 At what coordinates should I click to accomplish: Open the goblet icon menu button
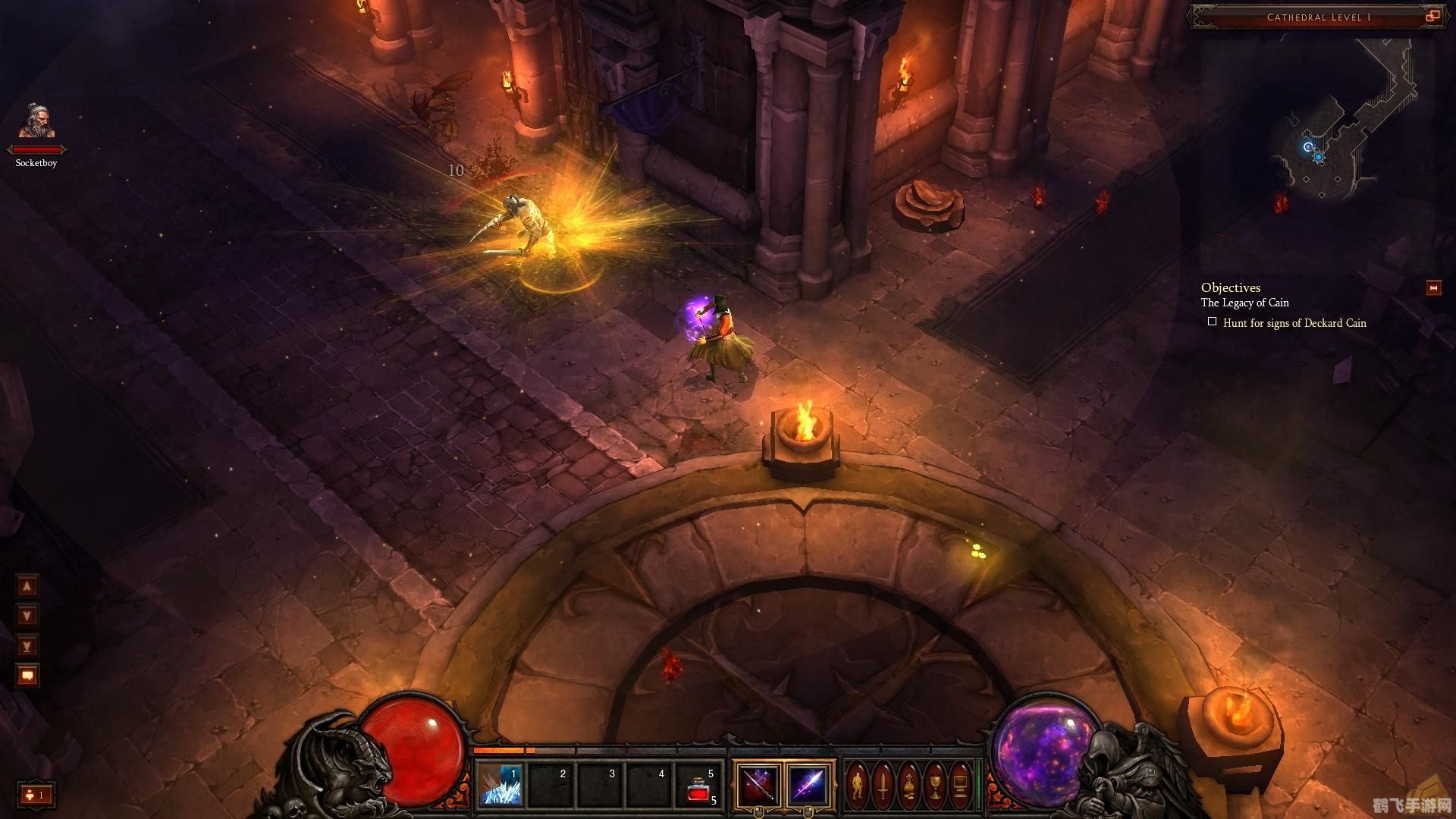pyautogui.click(x=935, y=785)
